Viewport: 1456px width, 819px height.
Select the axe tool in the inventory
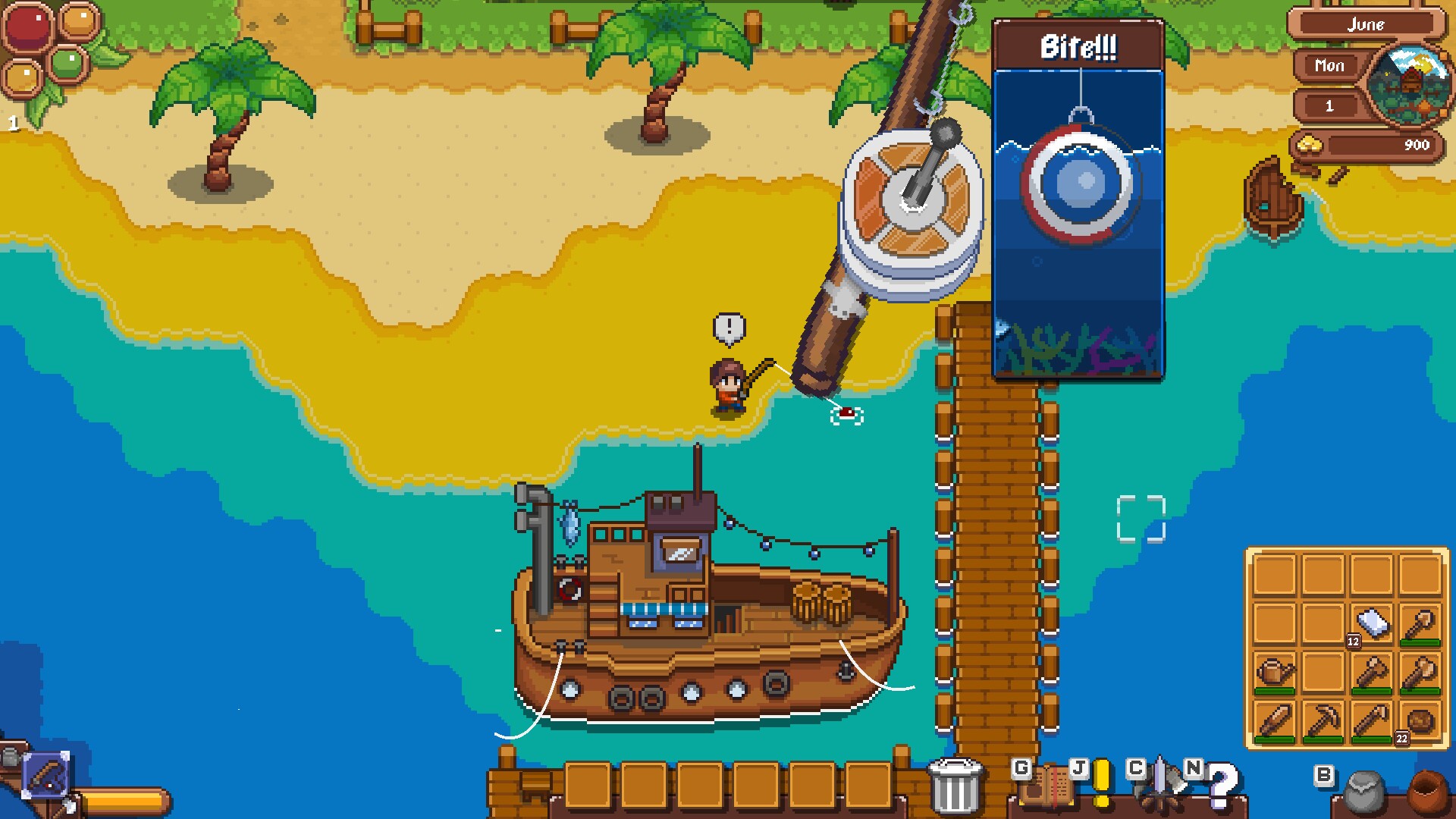click(x=1420, y=672)
